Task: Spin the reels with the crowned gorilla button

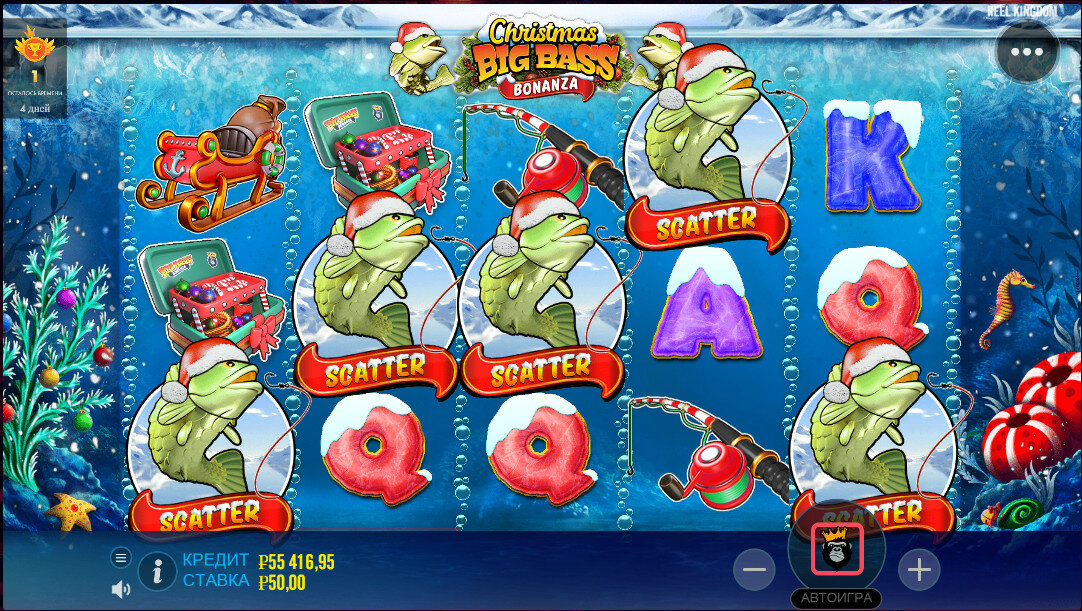Action: tap(836, 549)
